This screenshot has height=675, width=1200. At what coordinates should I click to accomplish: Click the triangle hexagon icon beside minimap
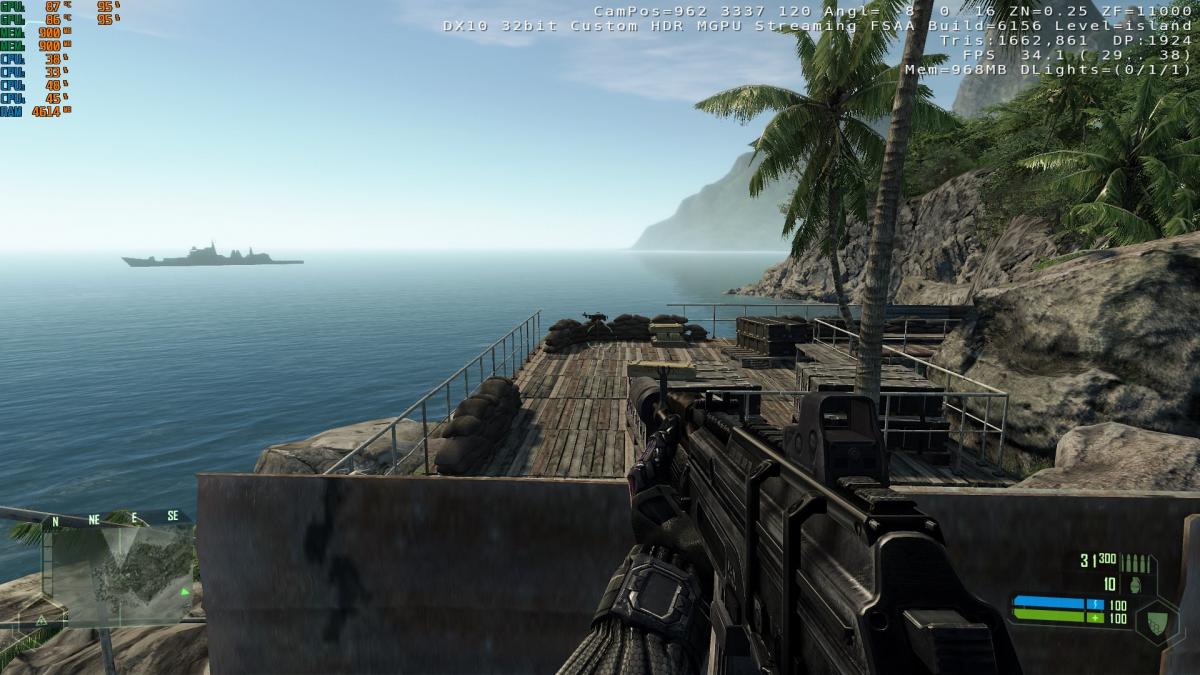(x=43, y=620)
